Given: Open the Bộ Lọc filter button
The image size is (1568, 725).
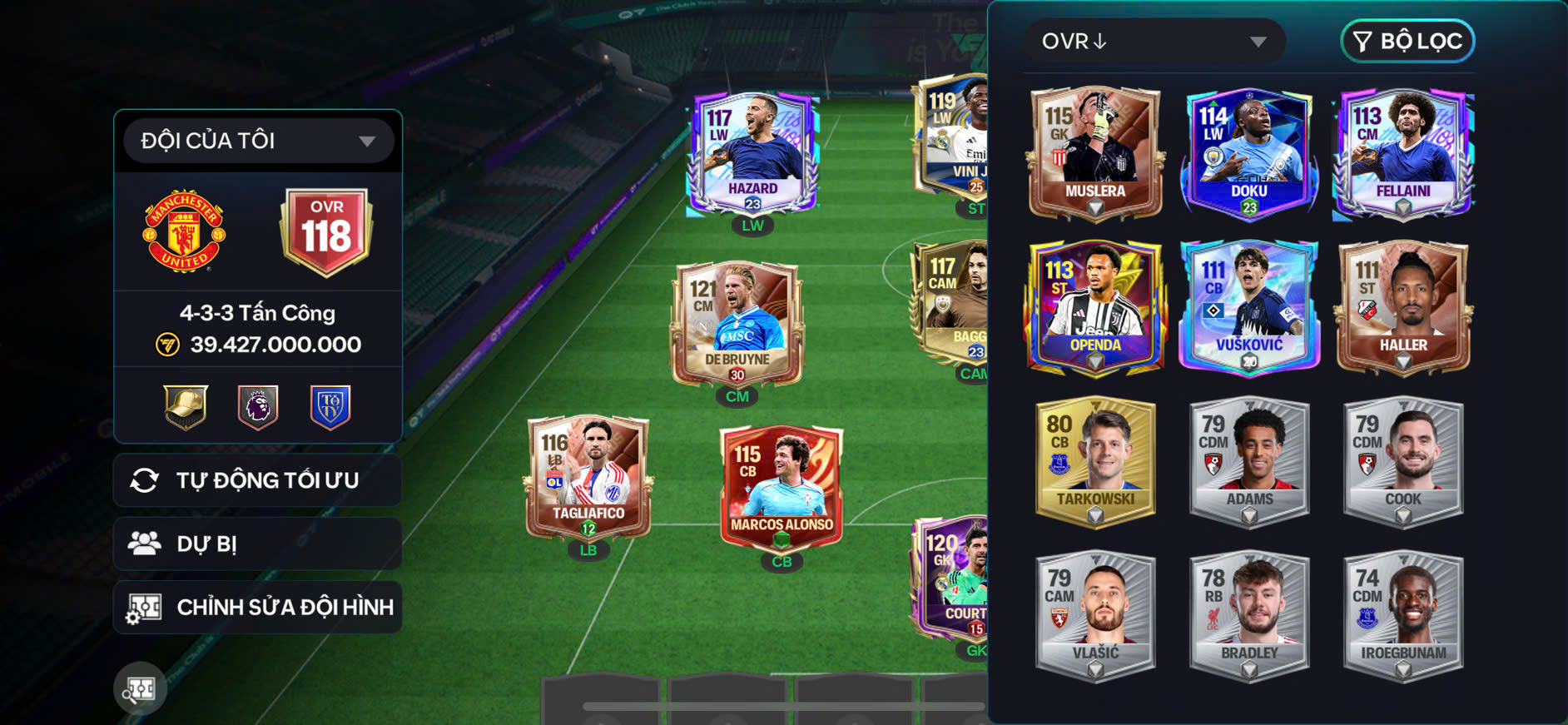Looking at the screenshot, I should click(x=1407, y=41).
